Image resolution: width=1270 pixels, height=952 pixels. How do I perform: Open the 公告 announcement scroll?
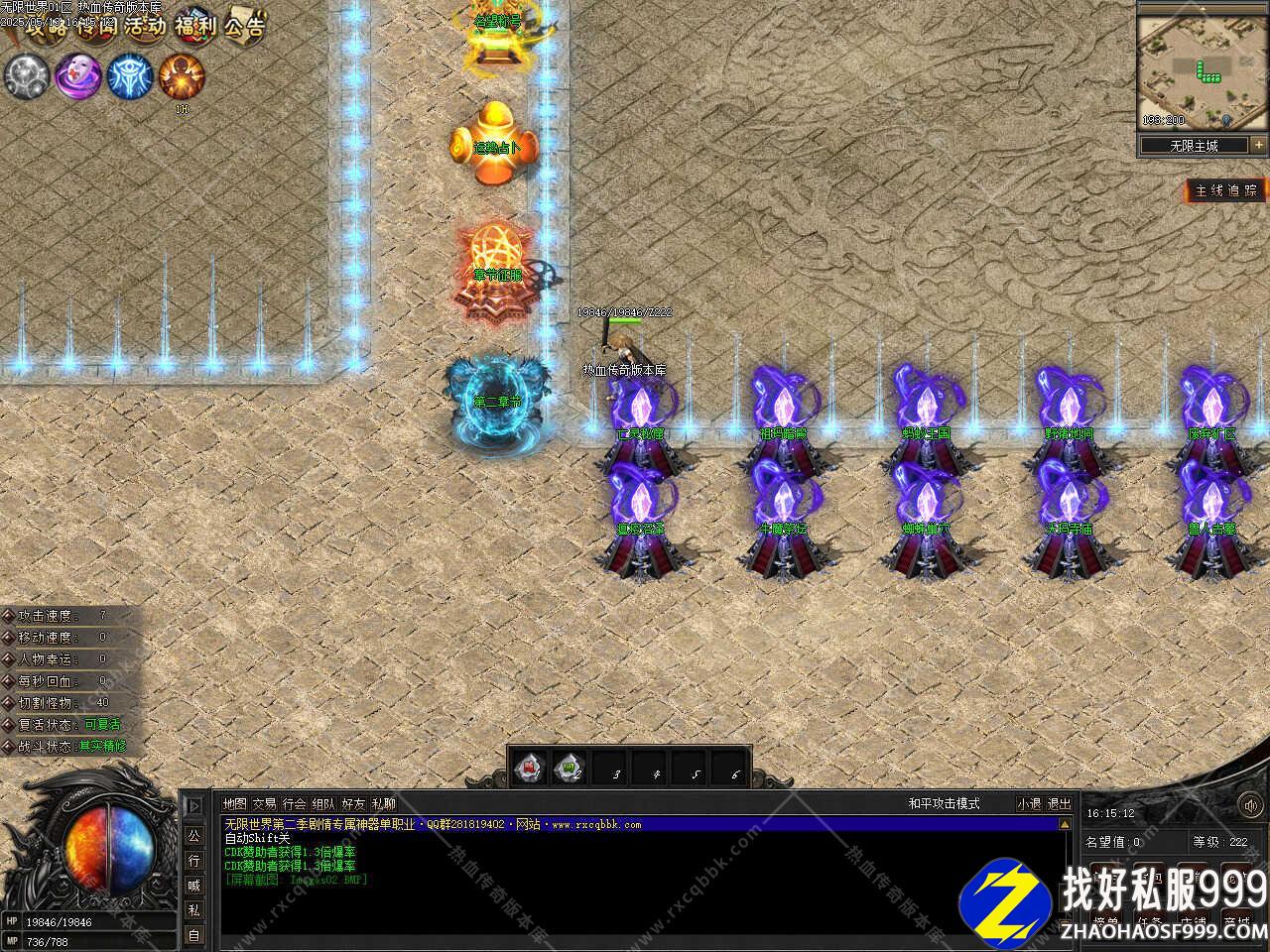tap(244, 27)
